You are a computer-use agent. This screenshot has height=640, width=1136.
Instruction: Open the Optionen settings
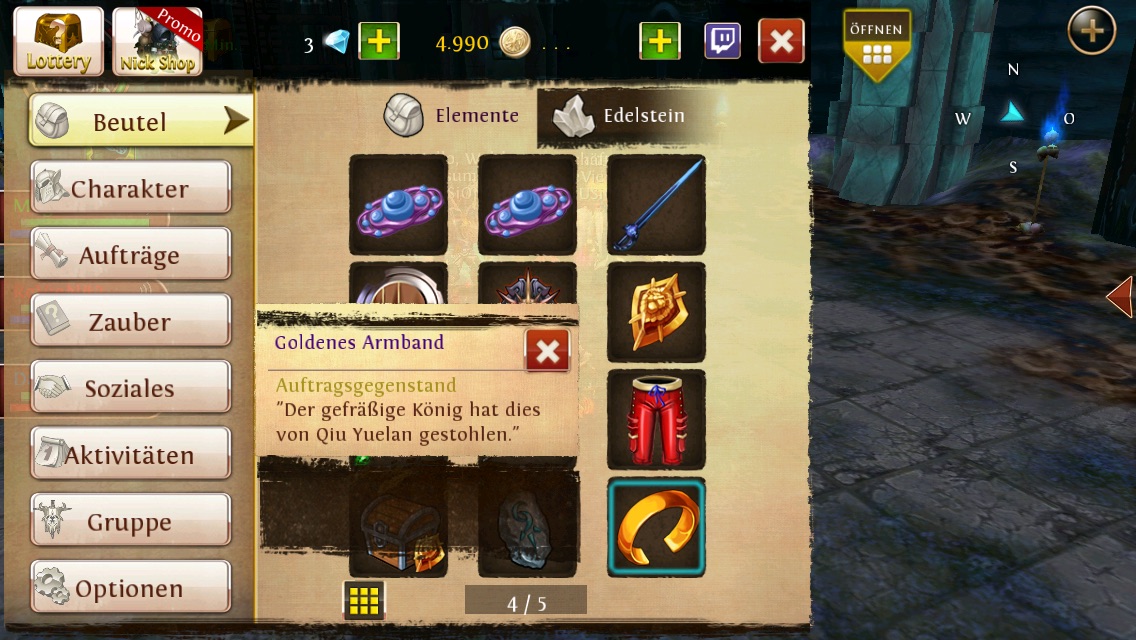tap(130, 588)
